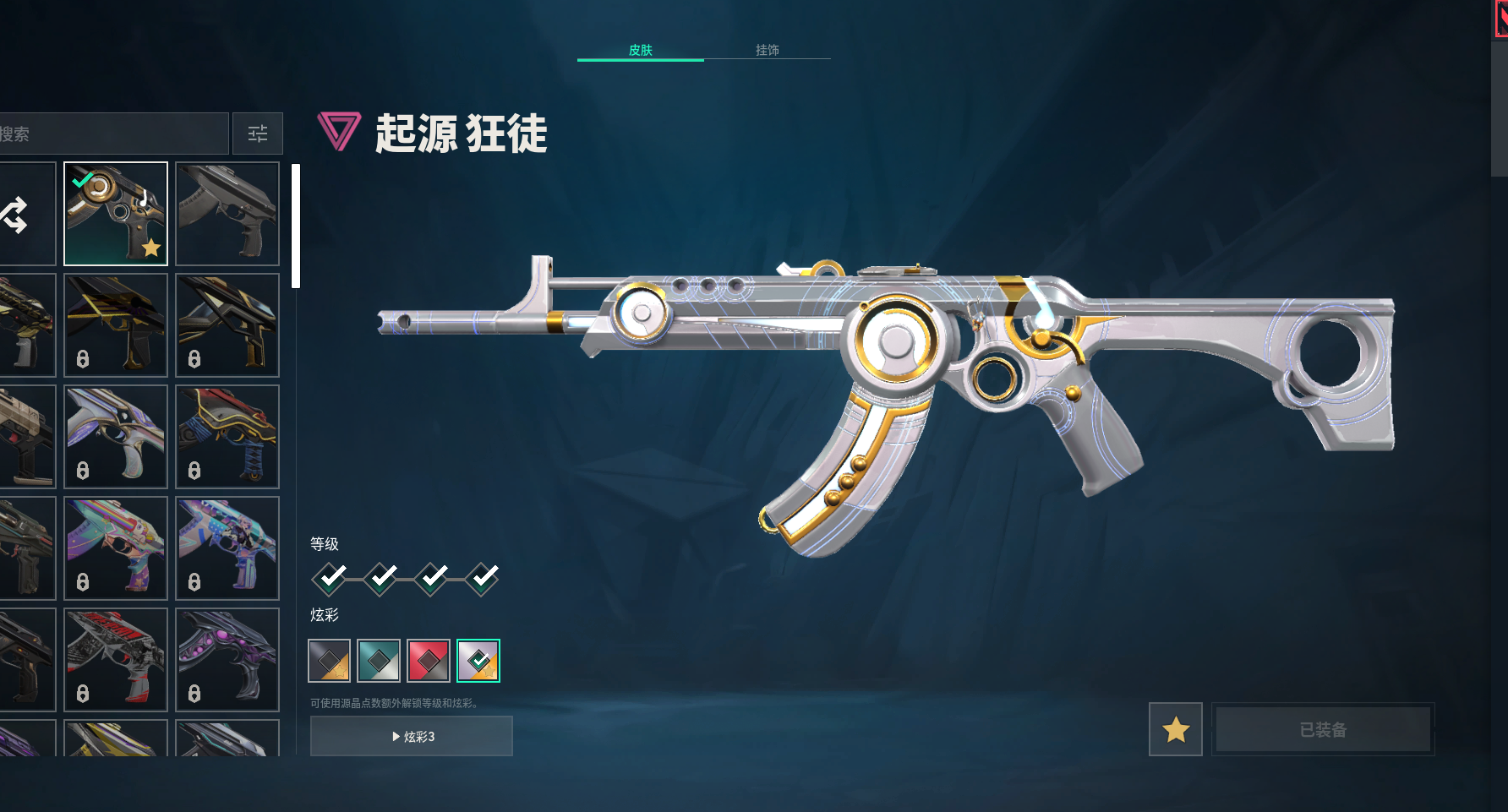Select the red and black locked Vandal skin

(116, 660)
